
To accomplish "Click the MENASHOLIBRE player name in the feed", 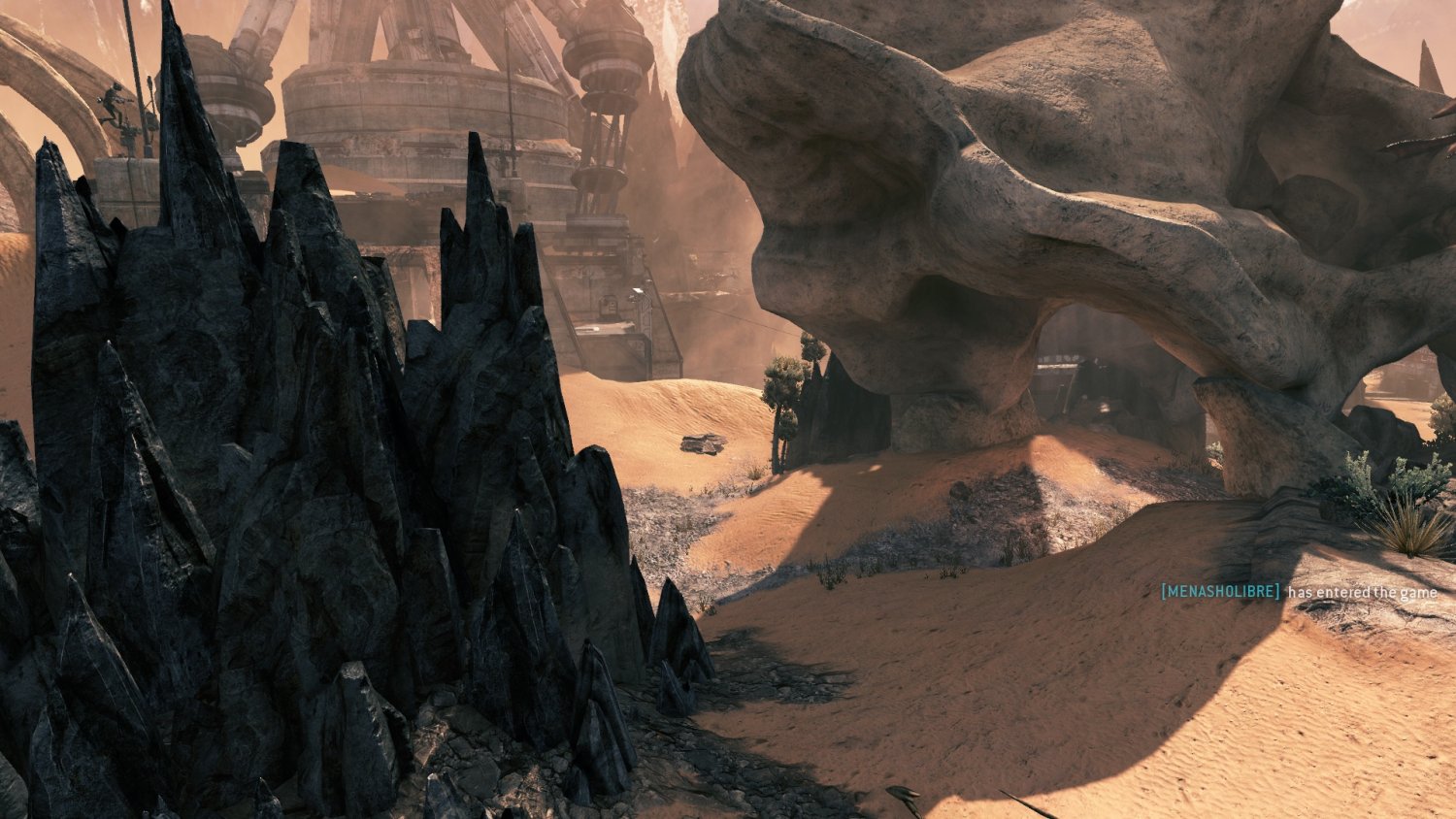I will coord(1220,591).
